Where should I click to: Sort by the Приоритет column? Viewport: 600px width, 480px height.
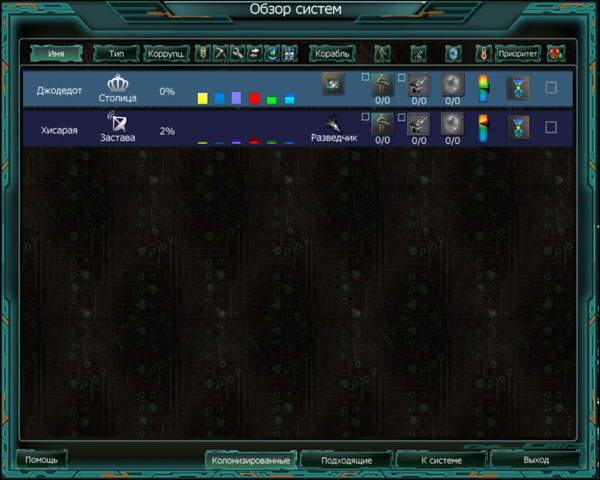click(517, 52)
